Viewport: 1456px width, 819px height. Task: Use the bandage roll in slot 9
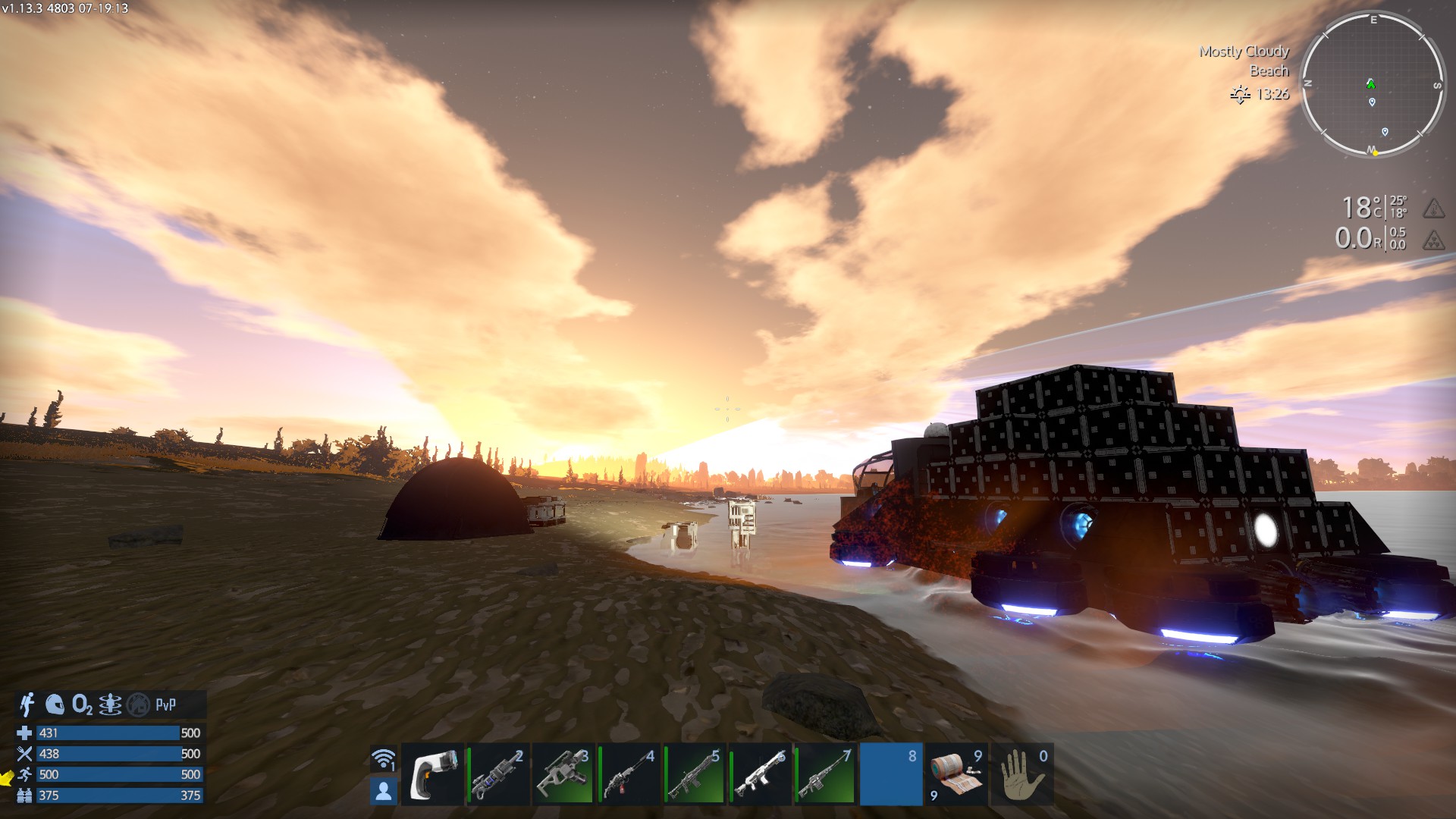(956, 774)
